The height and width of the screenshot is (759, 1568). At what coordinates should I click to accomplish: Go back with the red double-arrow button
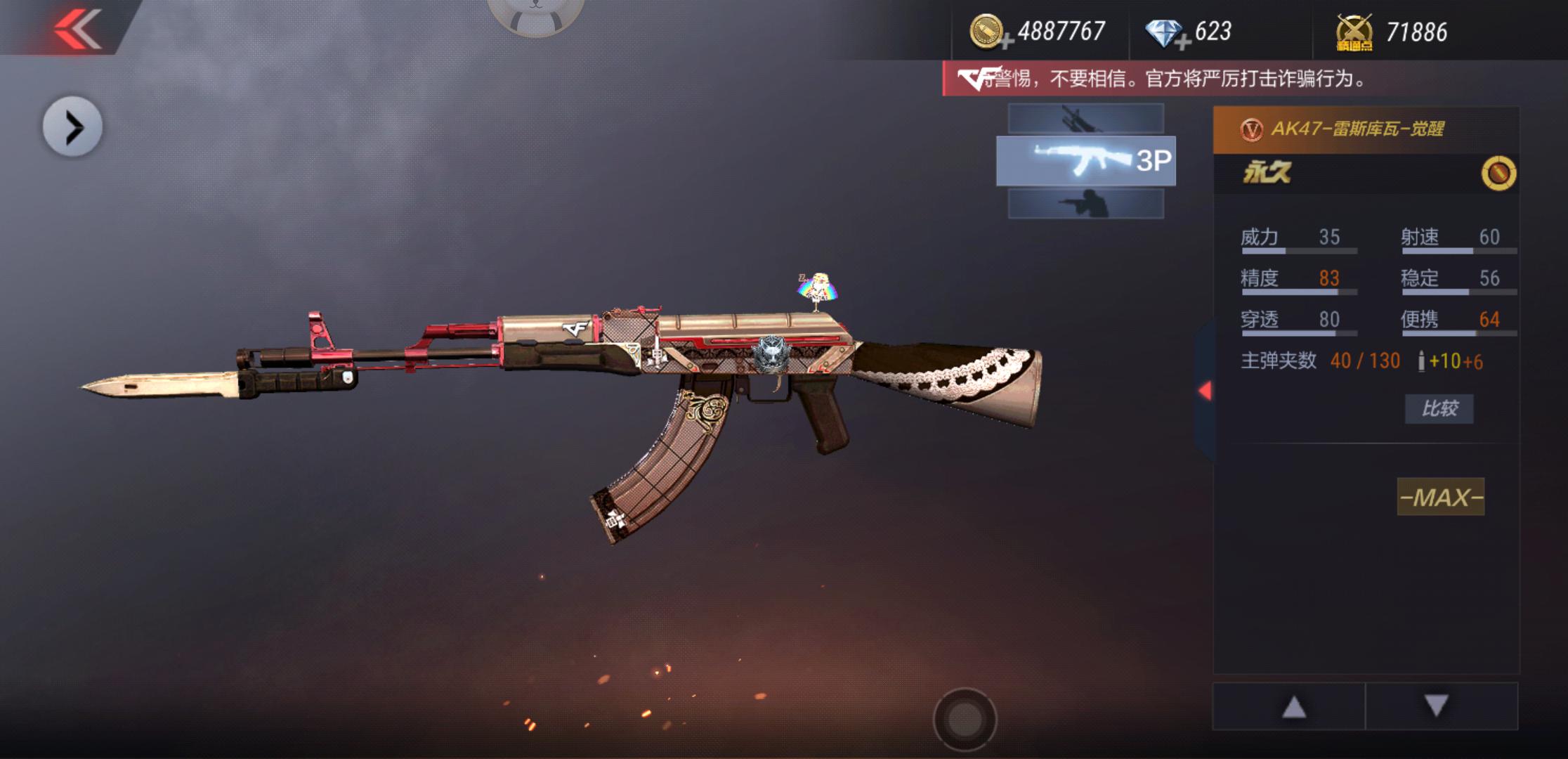[x=77, y=28]
